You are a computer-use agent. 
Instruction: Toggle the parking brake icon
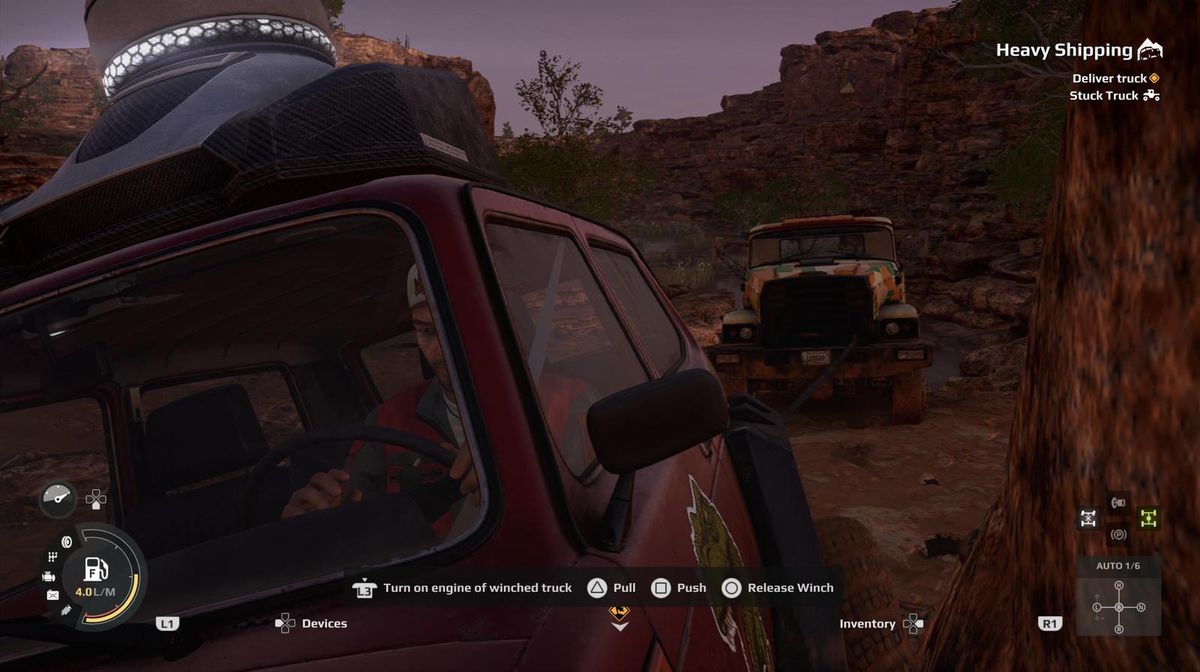tap(1118, 535)
